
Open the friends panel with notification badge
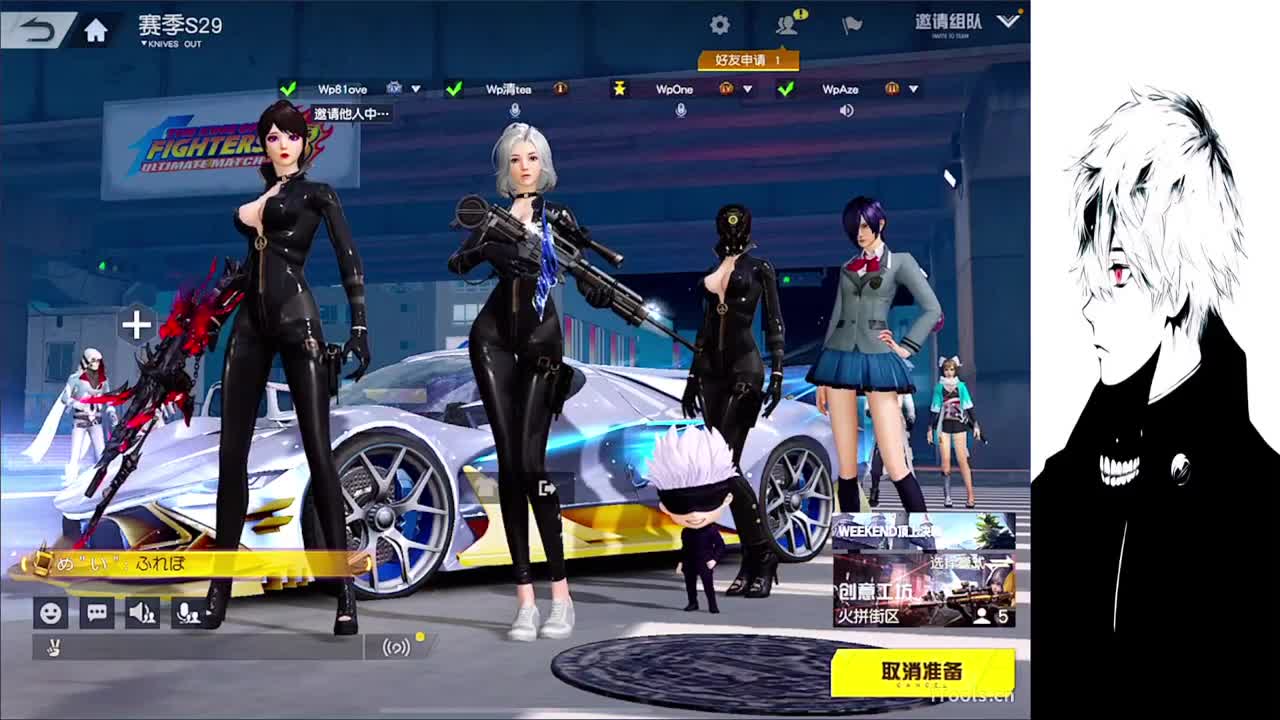point(788,25)
